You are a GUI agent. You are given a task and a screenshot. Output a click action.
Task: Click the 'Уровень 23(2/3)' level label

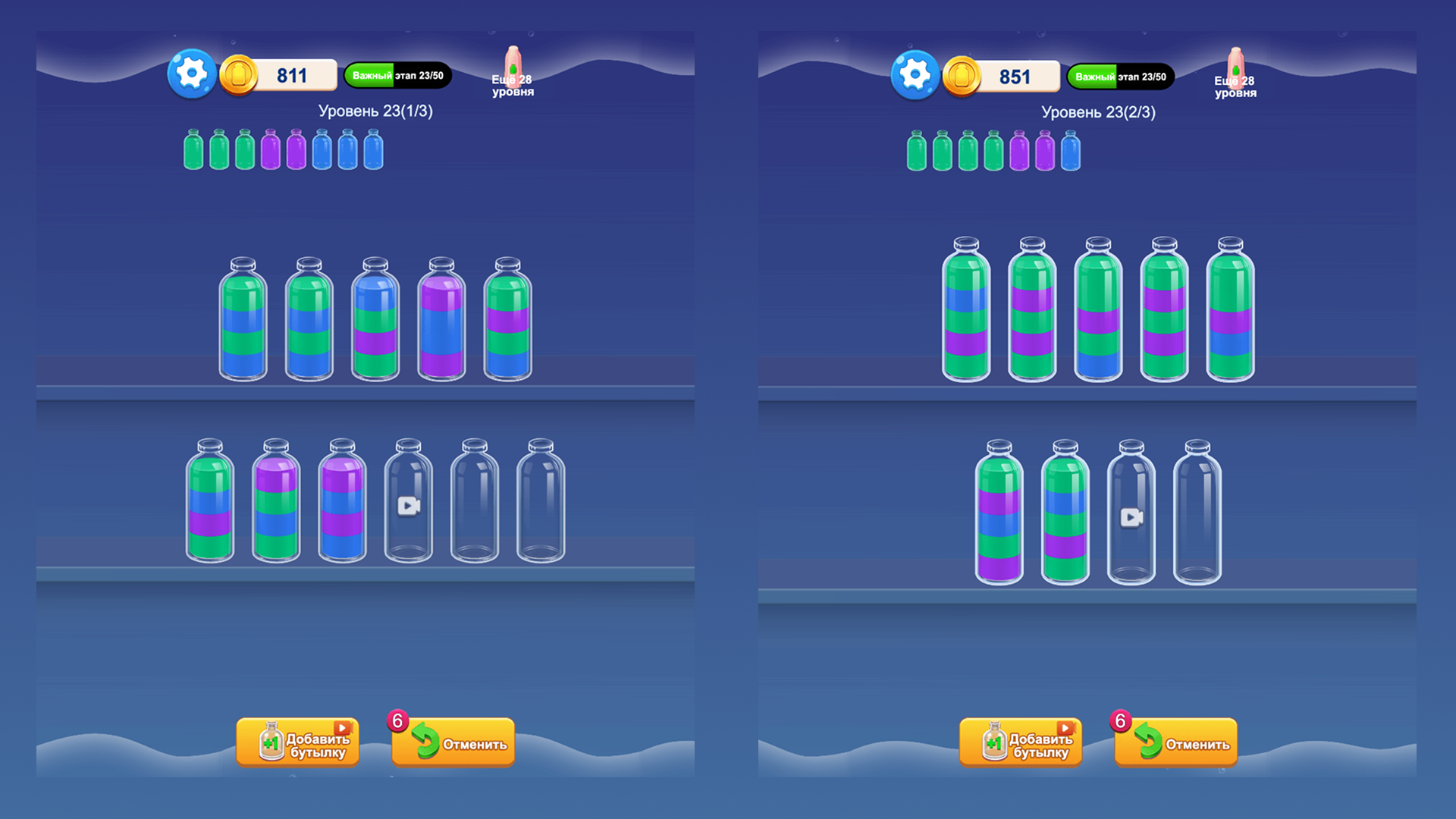point(1098,111)
